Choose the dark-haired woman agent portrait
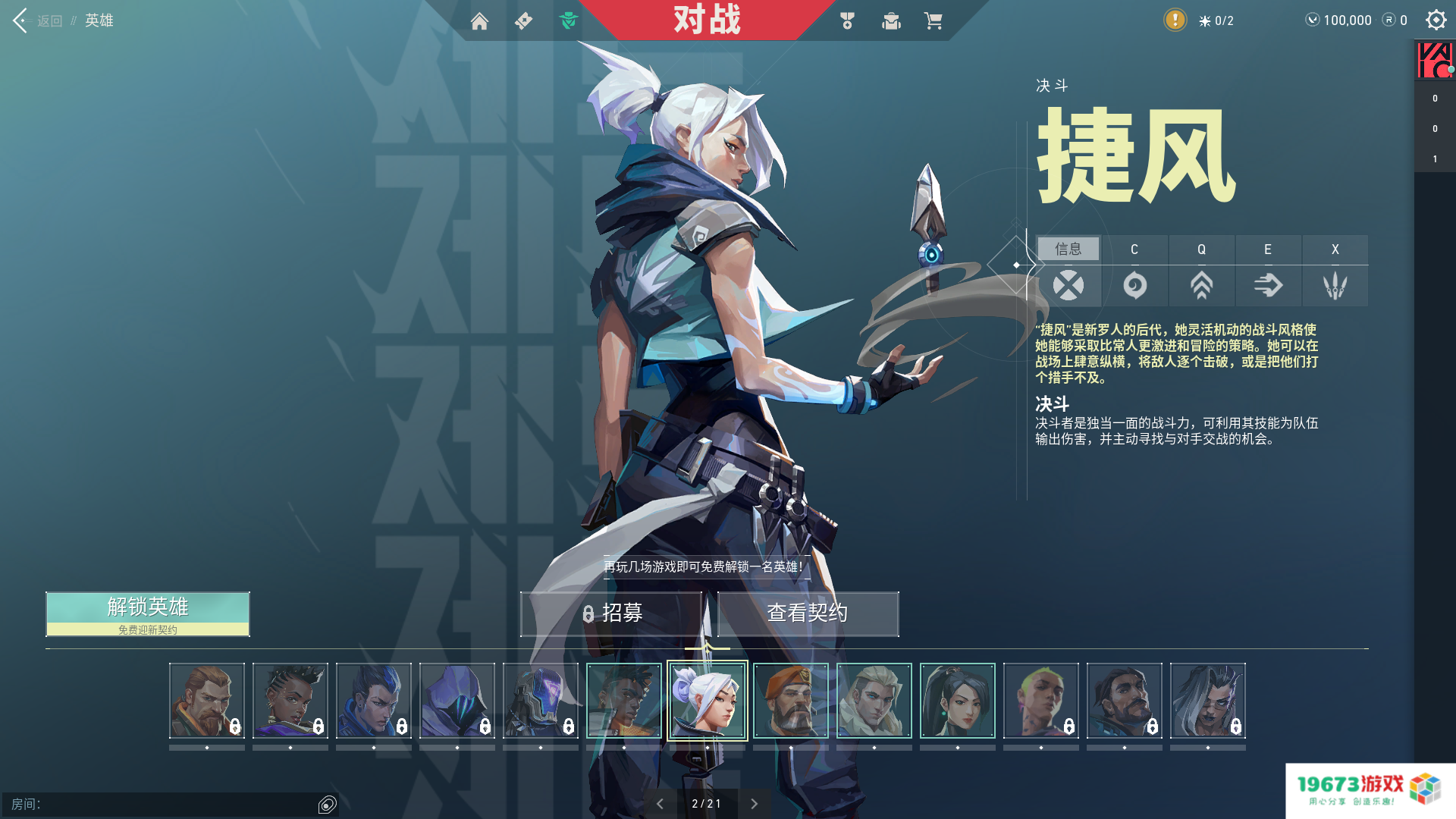This screenshot has width=1456, height=819. tap(958, 701)
